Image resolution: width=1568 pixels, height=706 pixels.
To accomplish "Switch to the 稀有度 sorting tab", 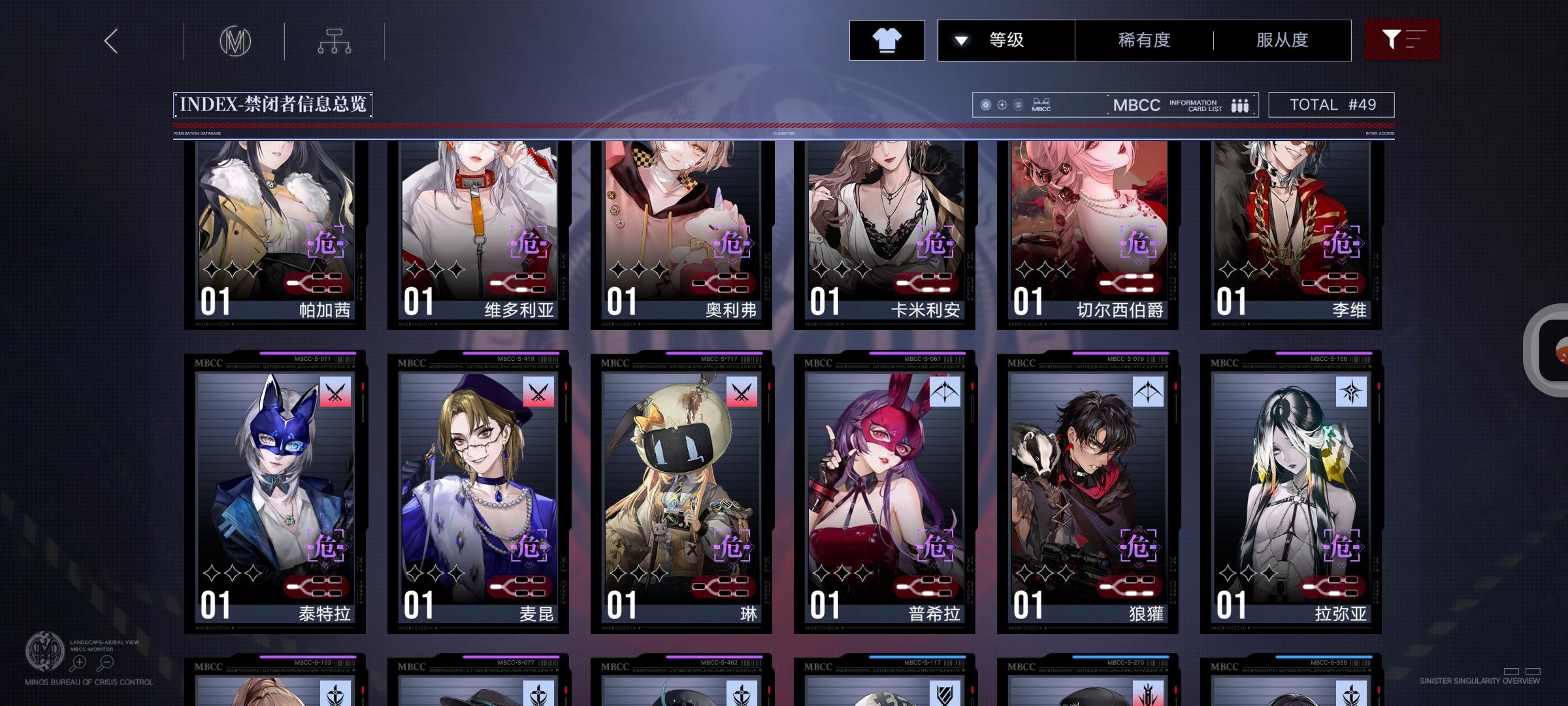I will pos(1143,40).
